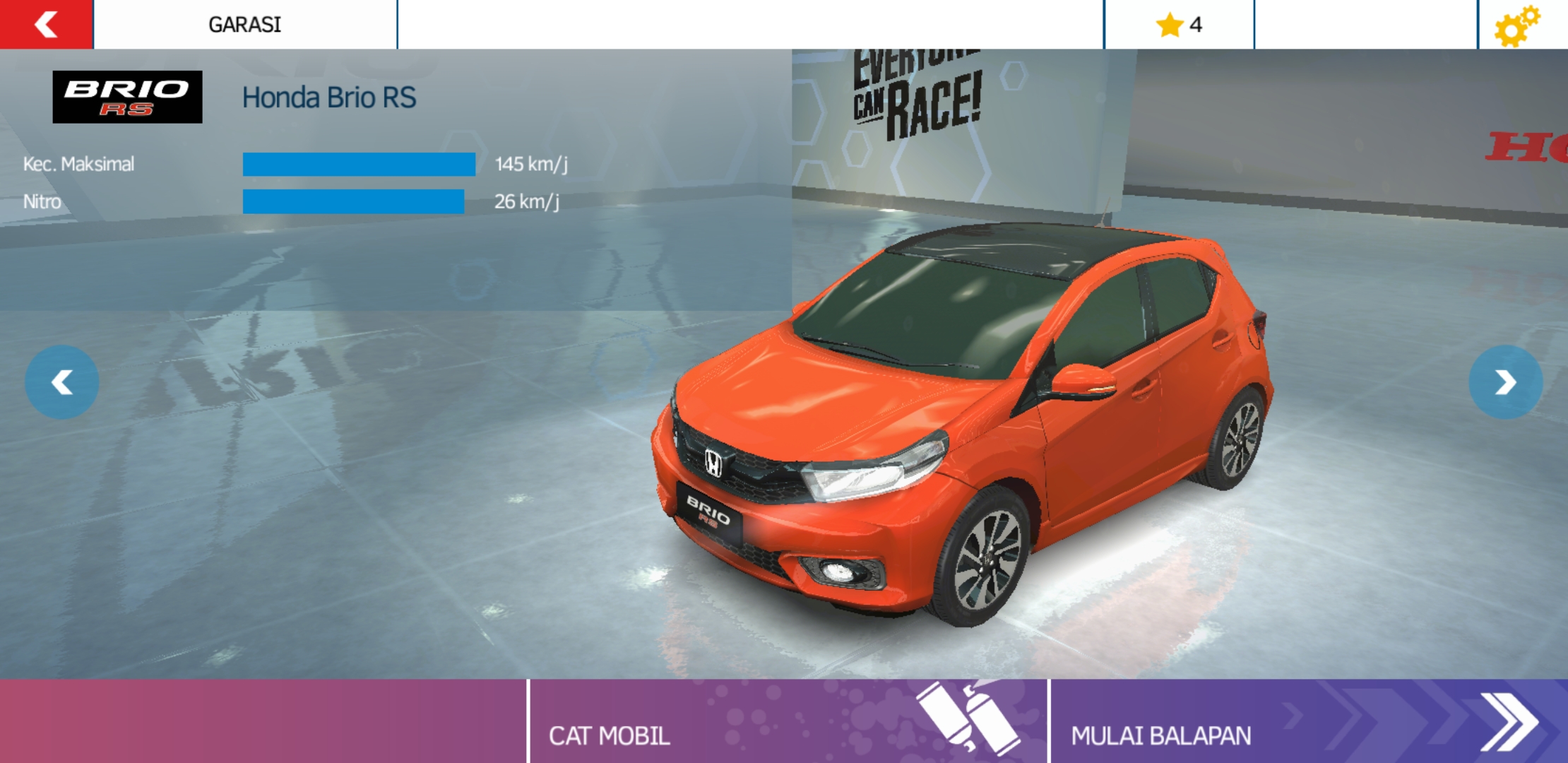Screen dimensions: 1568x763
Task: Show the previous car in the garage
Action: tap(62, 382)
